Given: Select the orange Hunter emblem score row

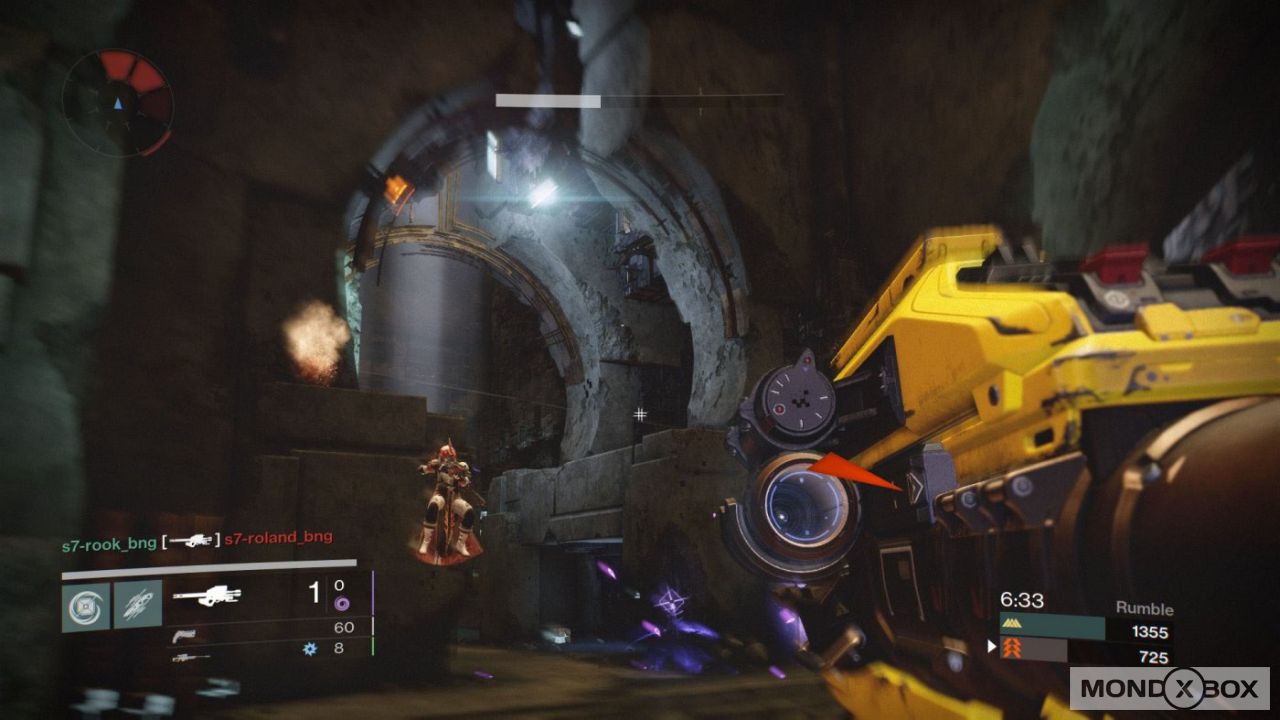Looking at the screenshot, I should [x=1084, y=652].
